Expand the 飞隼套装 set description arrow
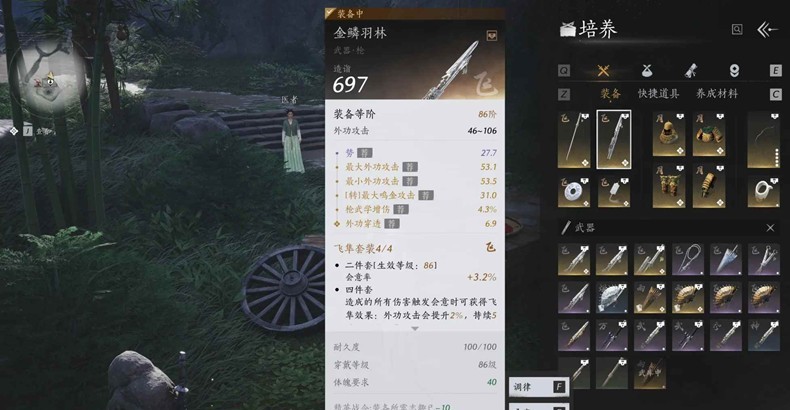 [414, 328]
